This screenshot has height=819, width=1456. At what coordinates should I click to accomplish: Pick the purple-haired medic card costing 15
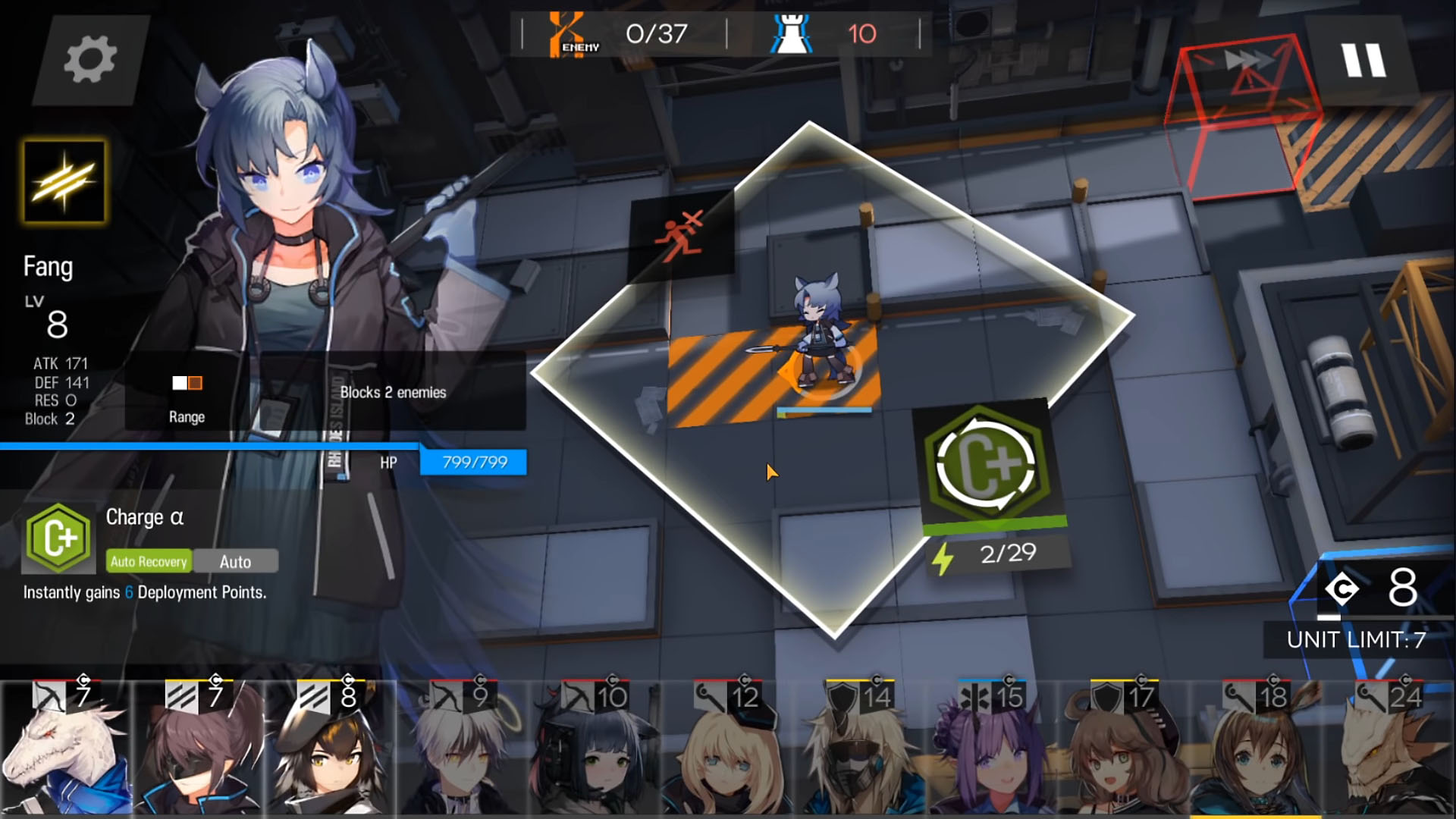(x=991, y=751)
